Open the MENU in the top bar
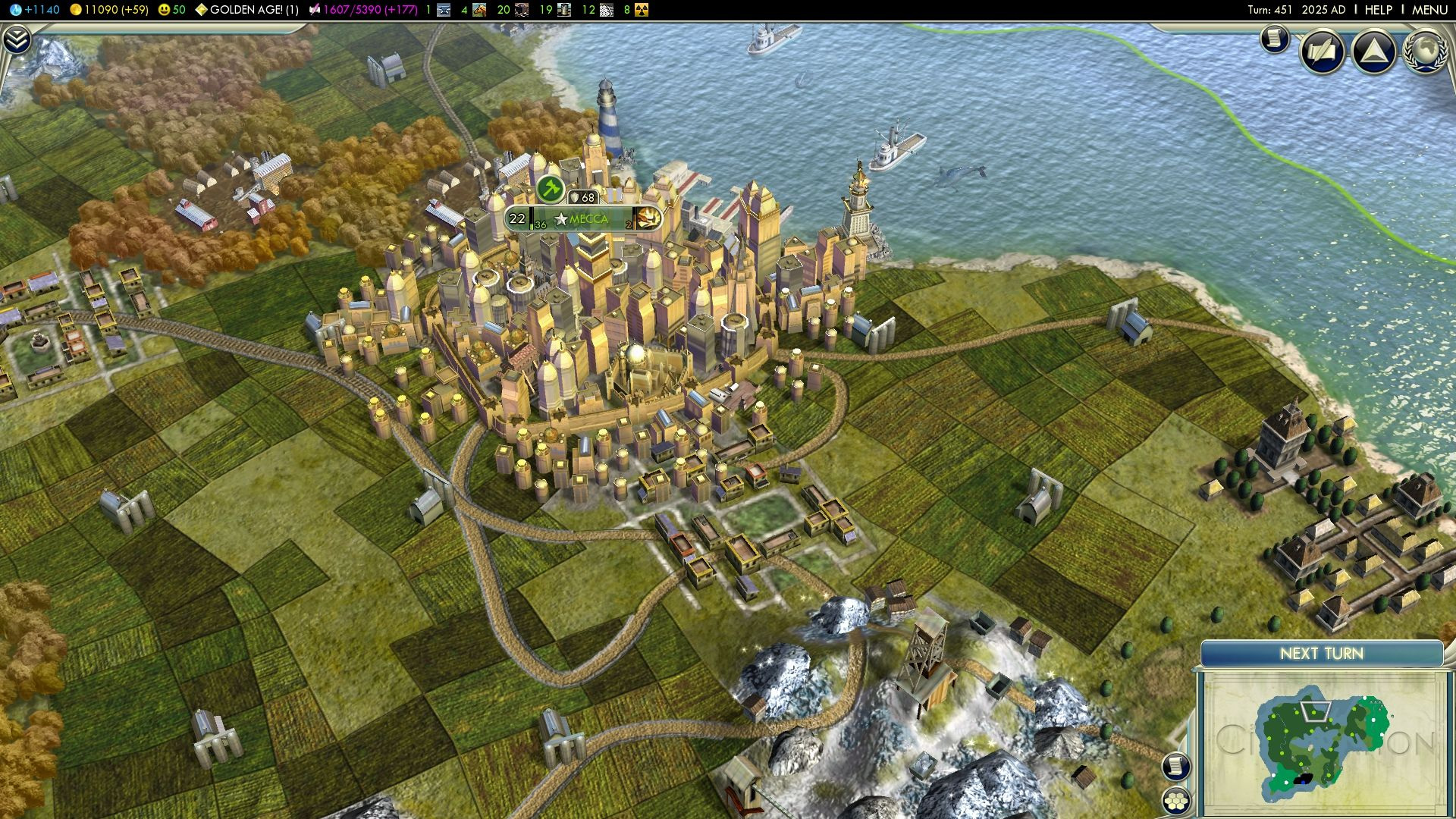 [1429, 10]
